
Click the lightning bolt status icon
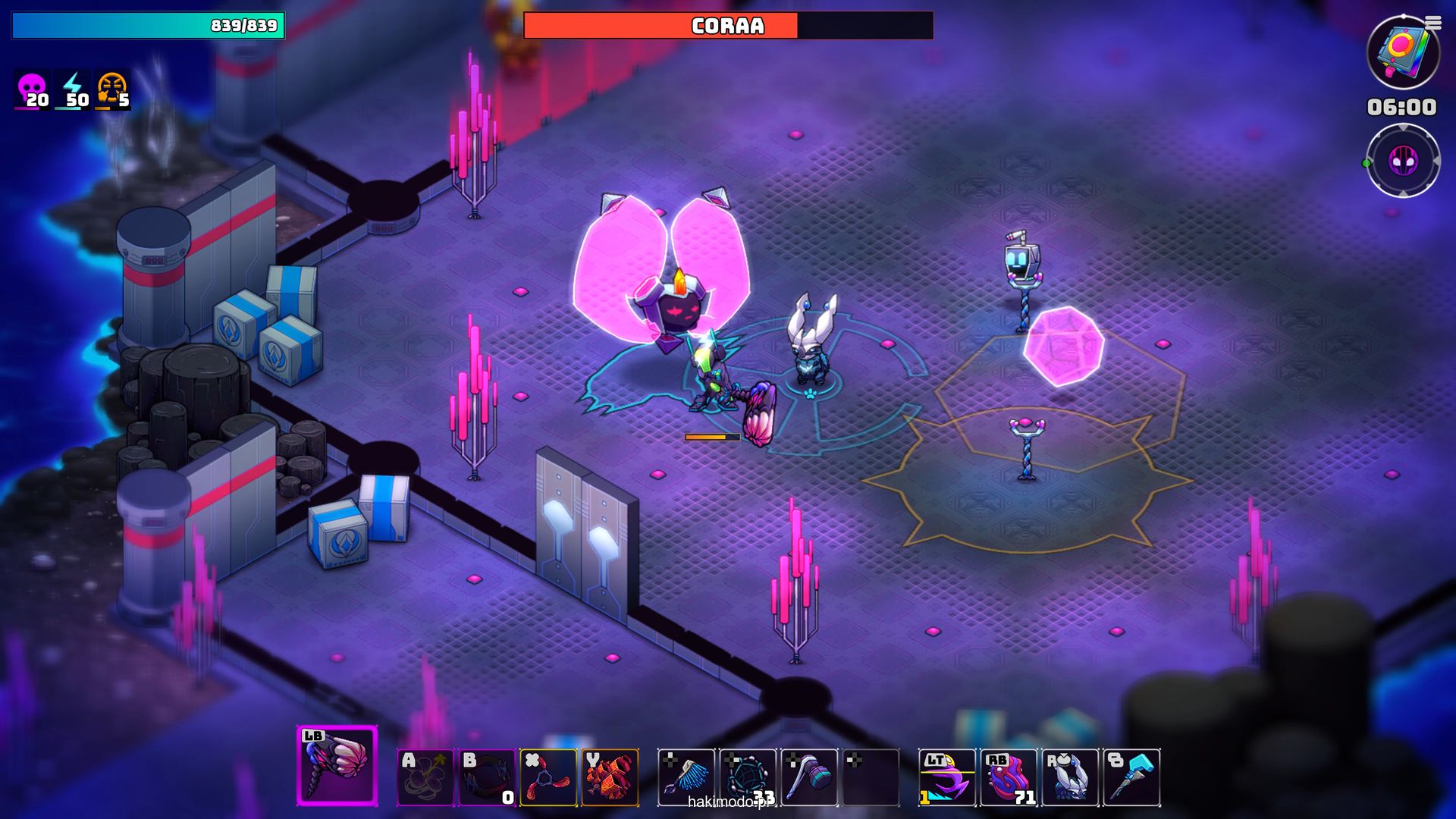coord(73,89)
